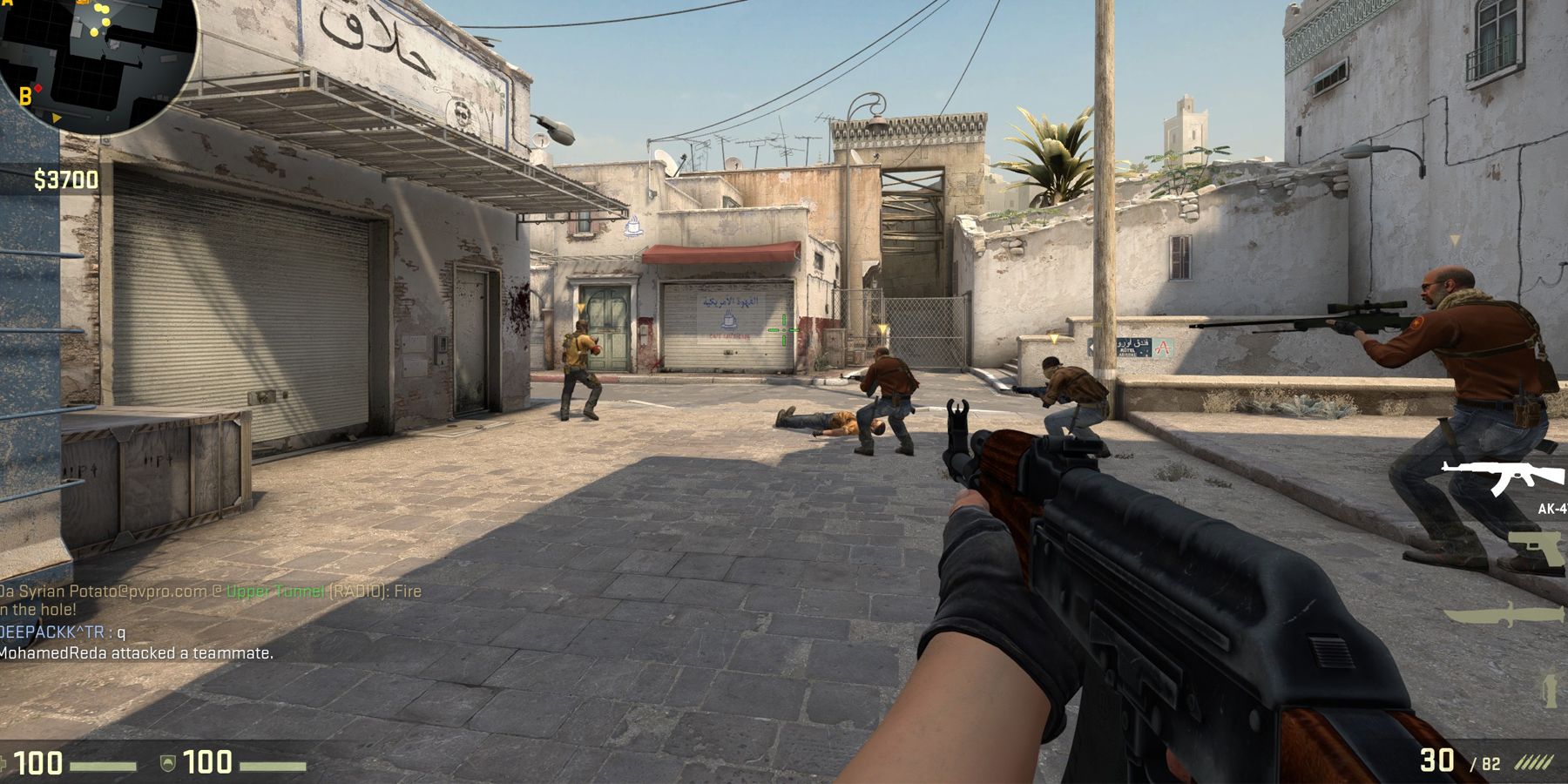Viewport: 1568px width, 784px height.
Task: Click the yellow player arrow on the radar
Action: tap(57, 118)
